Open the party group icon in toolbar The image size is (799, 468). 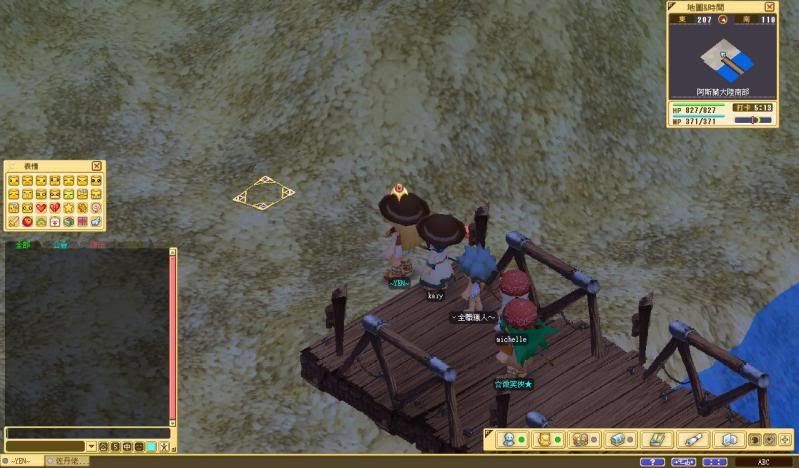point(580,439)
